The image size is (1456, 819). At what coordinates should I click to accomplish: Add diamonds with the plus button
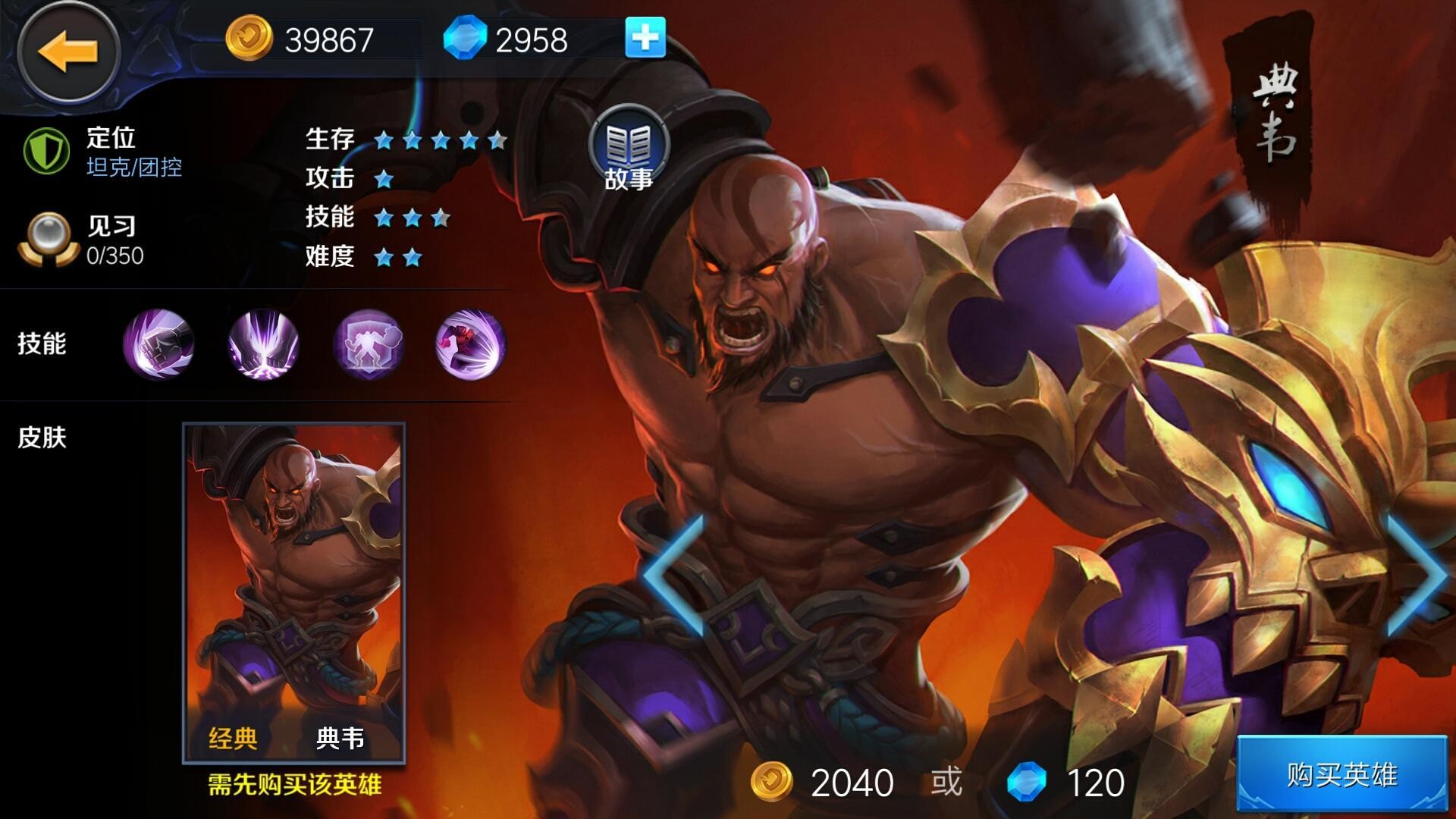[x=645, y=38]
